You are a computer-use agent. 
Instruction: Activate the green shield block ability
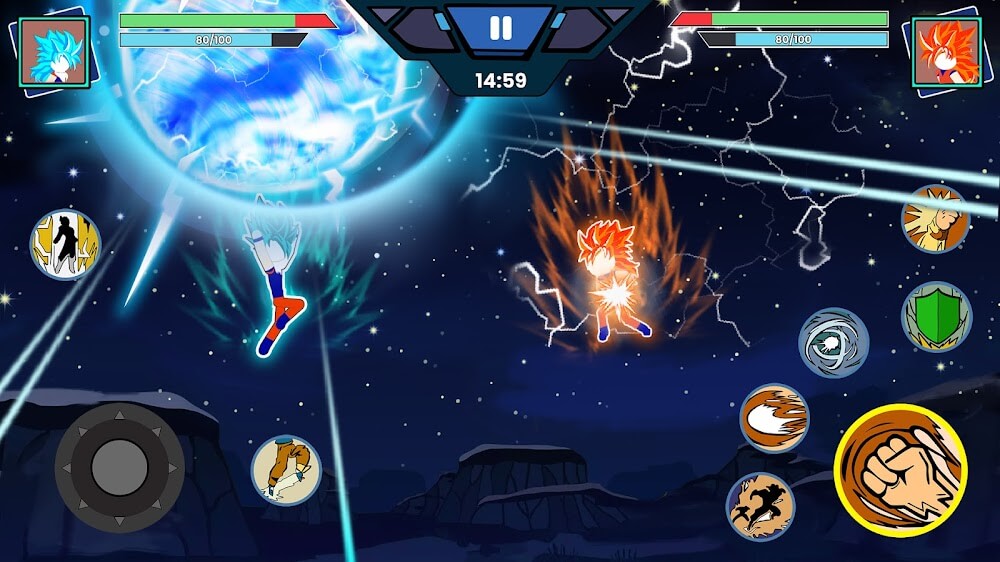pos(936,317)
